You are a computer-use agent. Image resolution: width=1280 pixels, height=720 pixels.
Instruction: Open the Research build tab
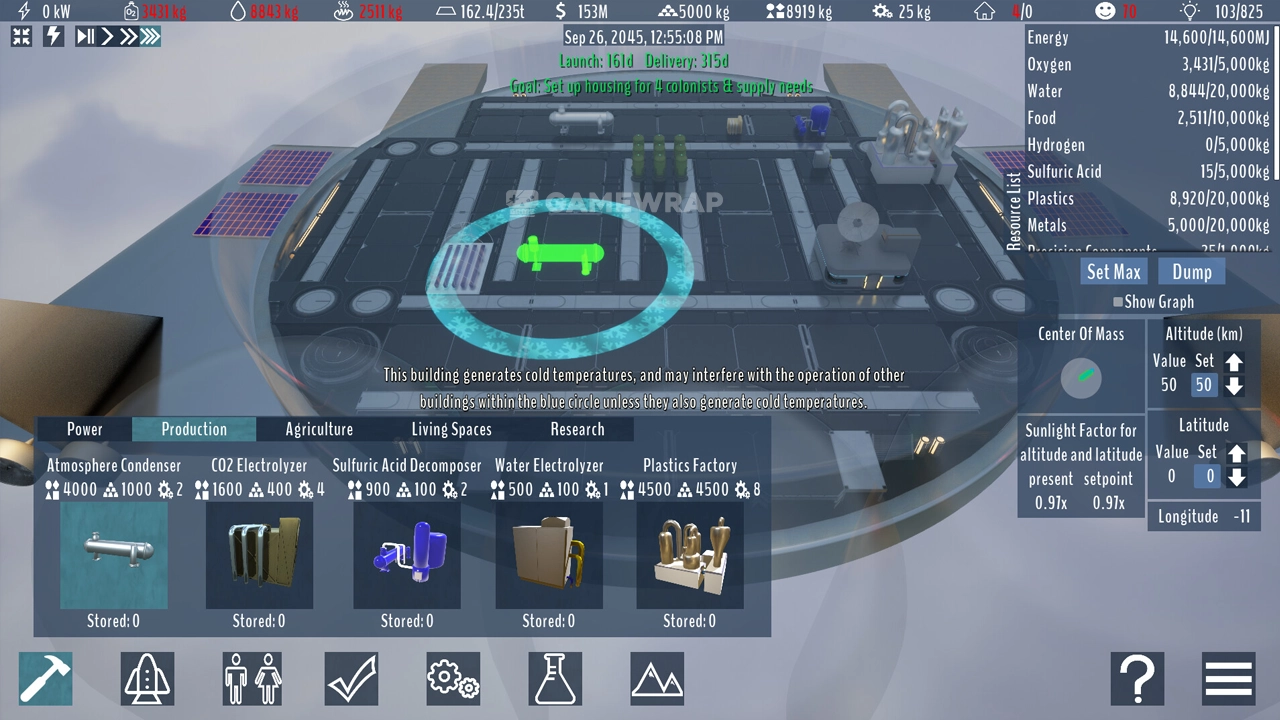(577, 429)
